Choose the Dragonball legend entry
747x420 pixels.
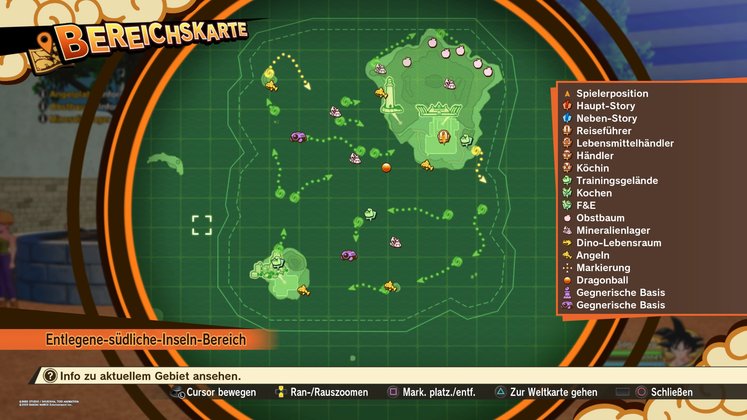[600, 280]
